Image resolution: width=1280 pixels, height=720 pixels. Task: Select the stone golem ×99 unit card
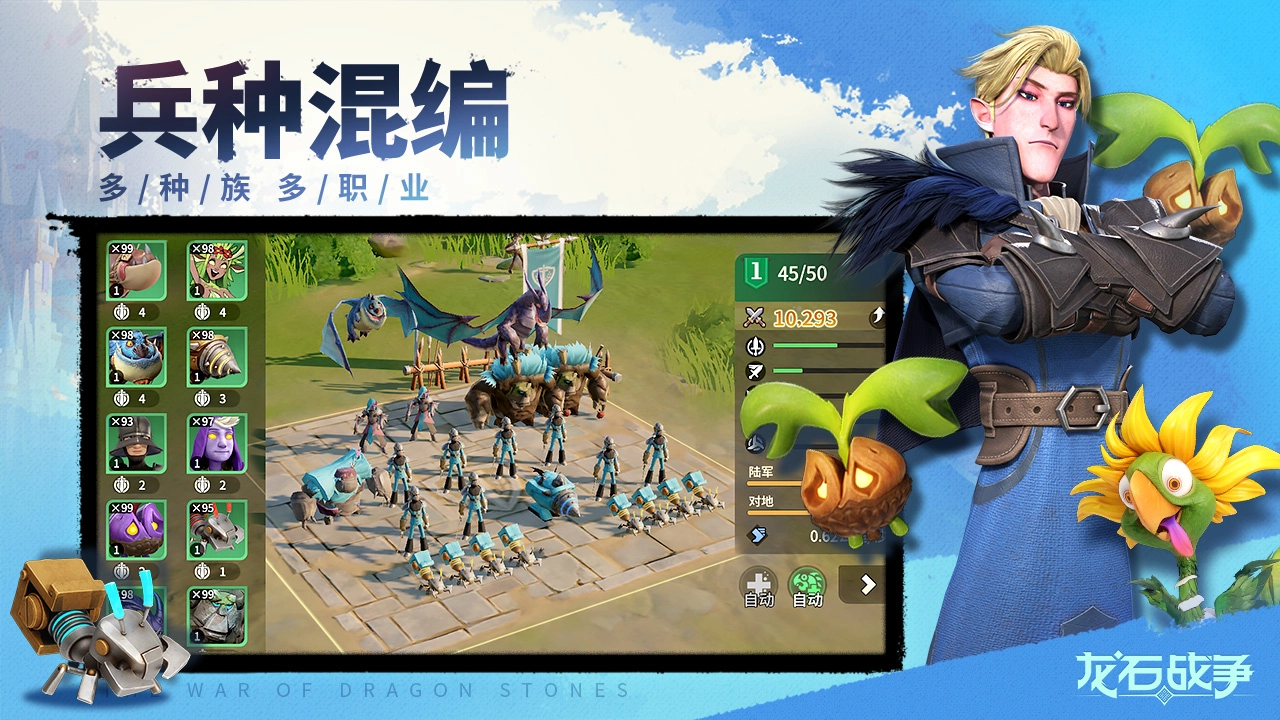(x=215, y=614)
